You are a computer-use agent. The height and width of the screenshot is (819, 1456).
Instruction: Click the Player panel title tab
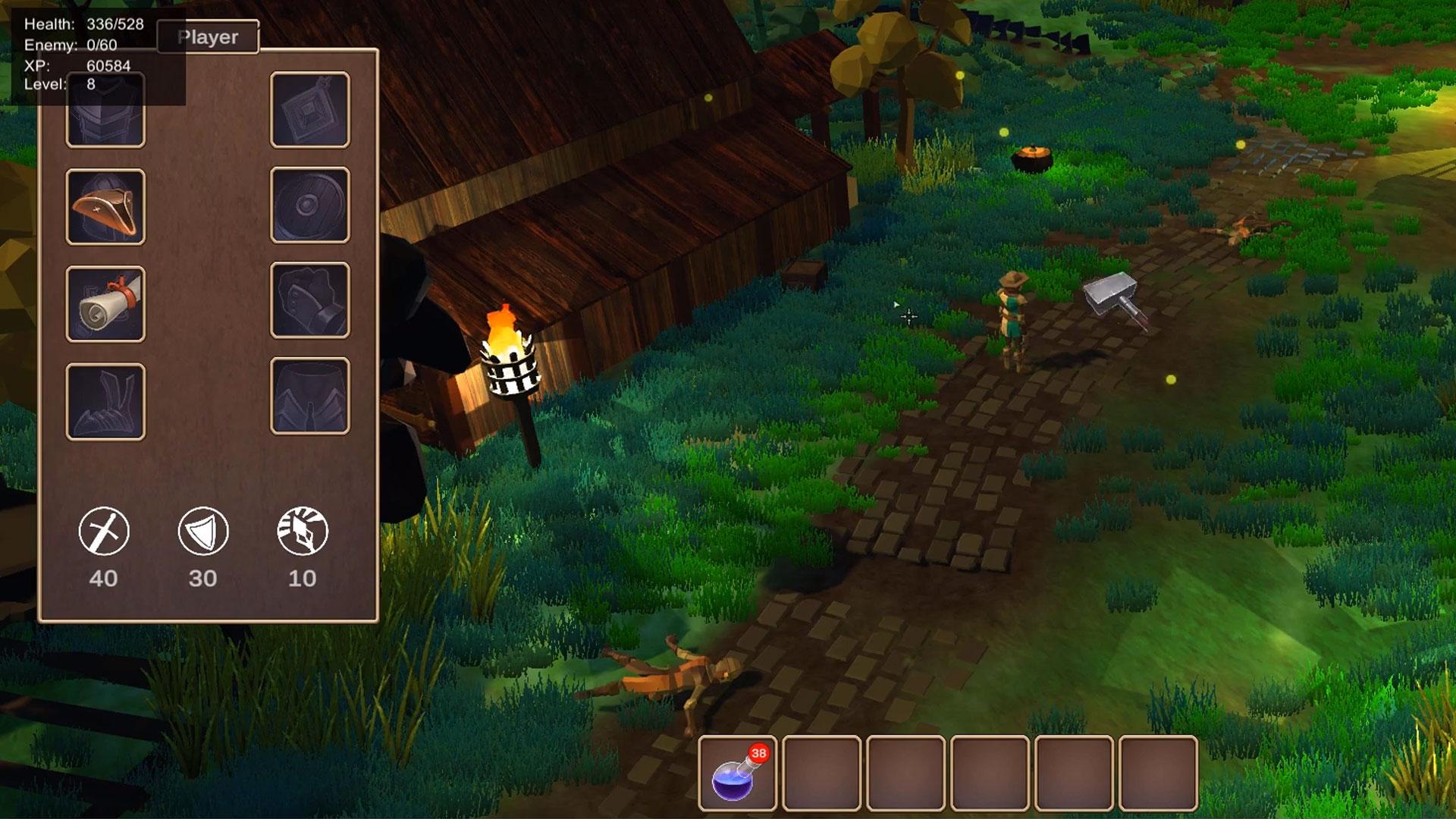point(209,37)
